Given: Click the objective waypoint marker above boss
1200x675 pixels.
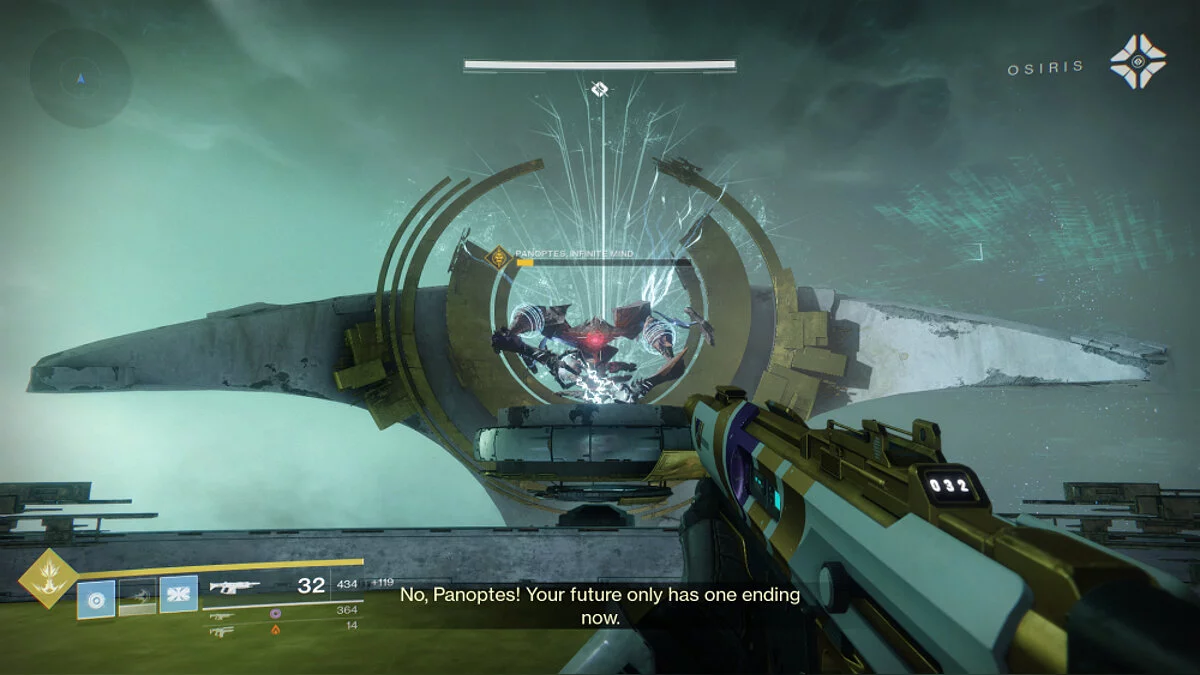Looking at the screenshot, I should 599,90.
